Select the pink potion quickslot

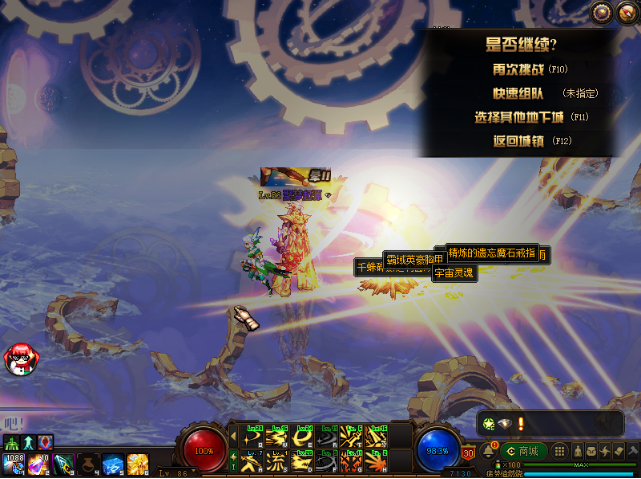point(39,465)
